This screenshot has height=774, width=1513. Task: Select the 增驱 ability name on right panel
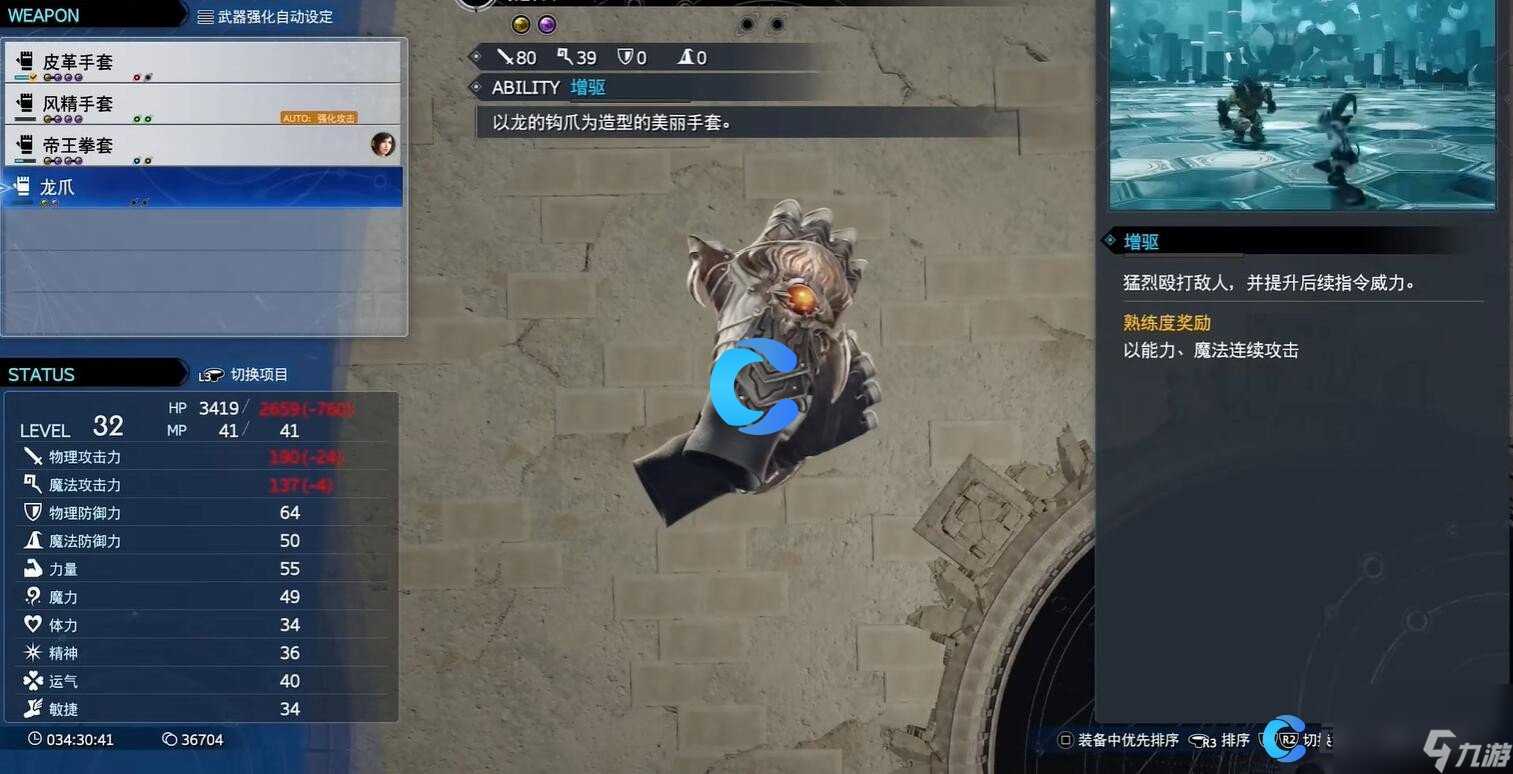tap(1140, 241)
